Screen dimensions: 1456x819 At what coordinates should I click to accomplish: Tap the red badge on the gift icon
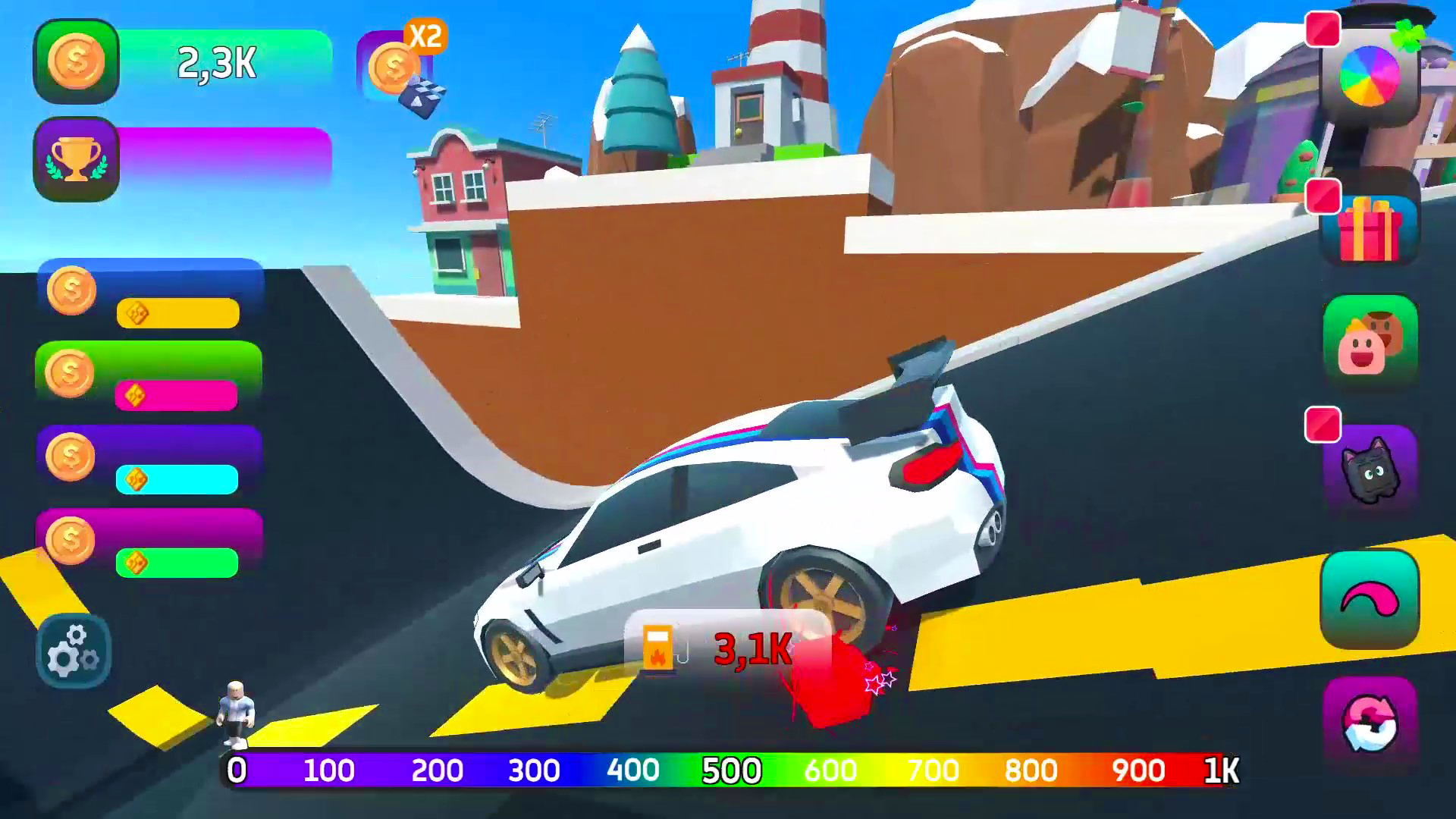1324,196
